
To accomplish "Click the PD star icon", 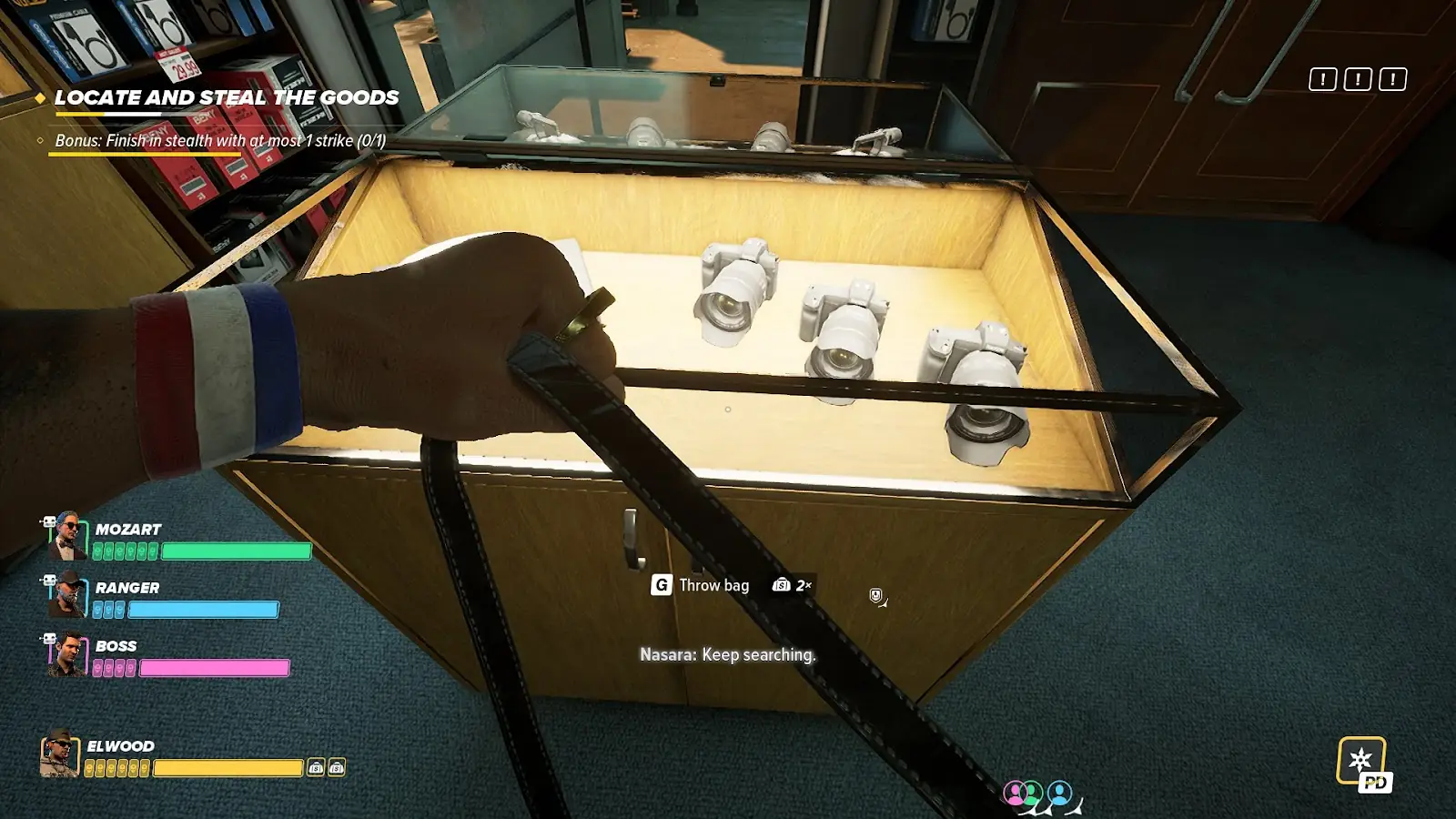I will click(x=1362, y=763).
